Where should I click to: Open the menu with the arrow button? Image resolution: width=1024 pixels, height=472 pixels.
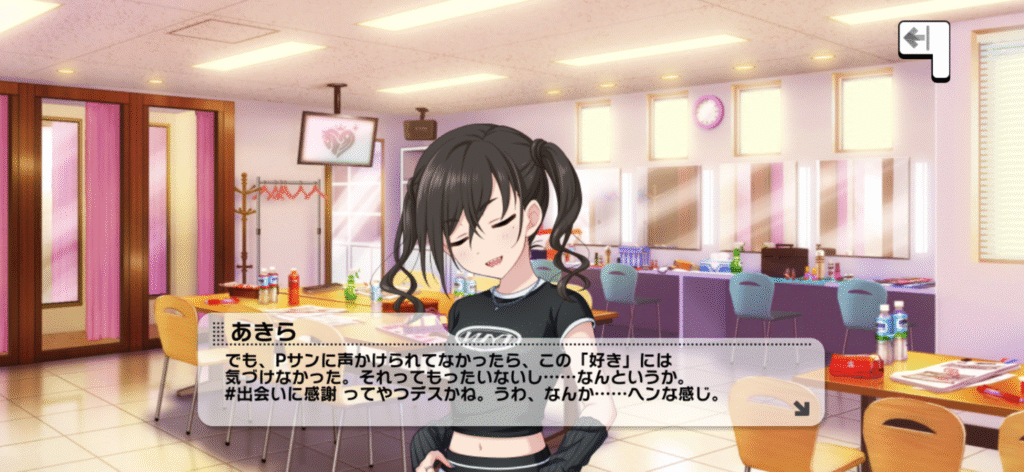(922, 45)
